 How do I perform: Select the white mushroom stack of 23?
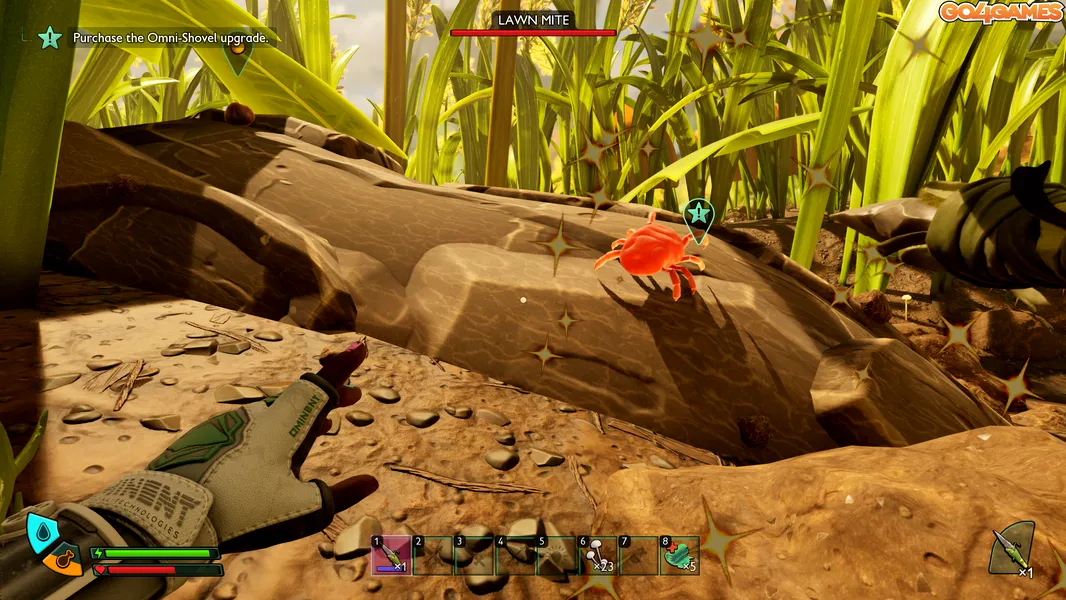click(598, 555)
